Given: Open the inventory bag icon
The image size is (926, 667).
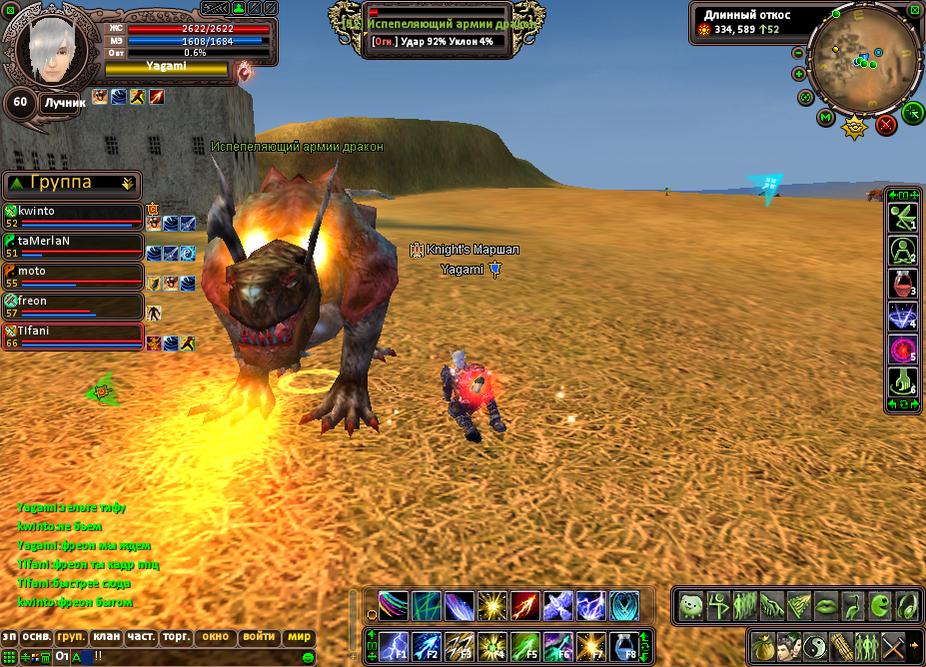Looking at the screenshot, I should (764, 645).
